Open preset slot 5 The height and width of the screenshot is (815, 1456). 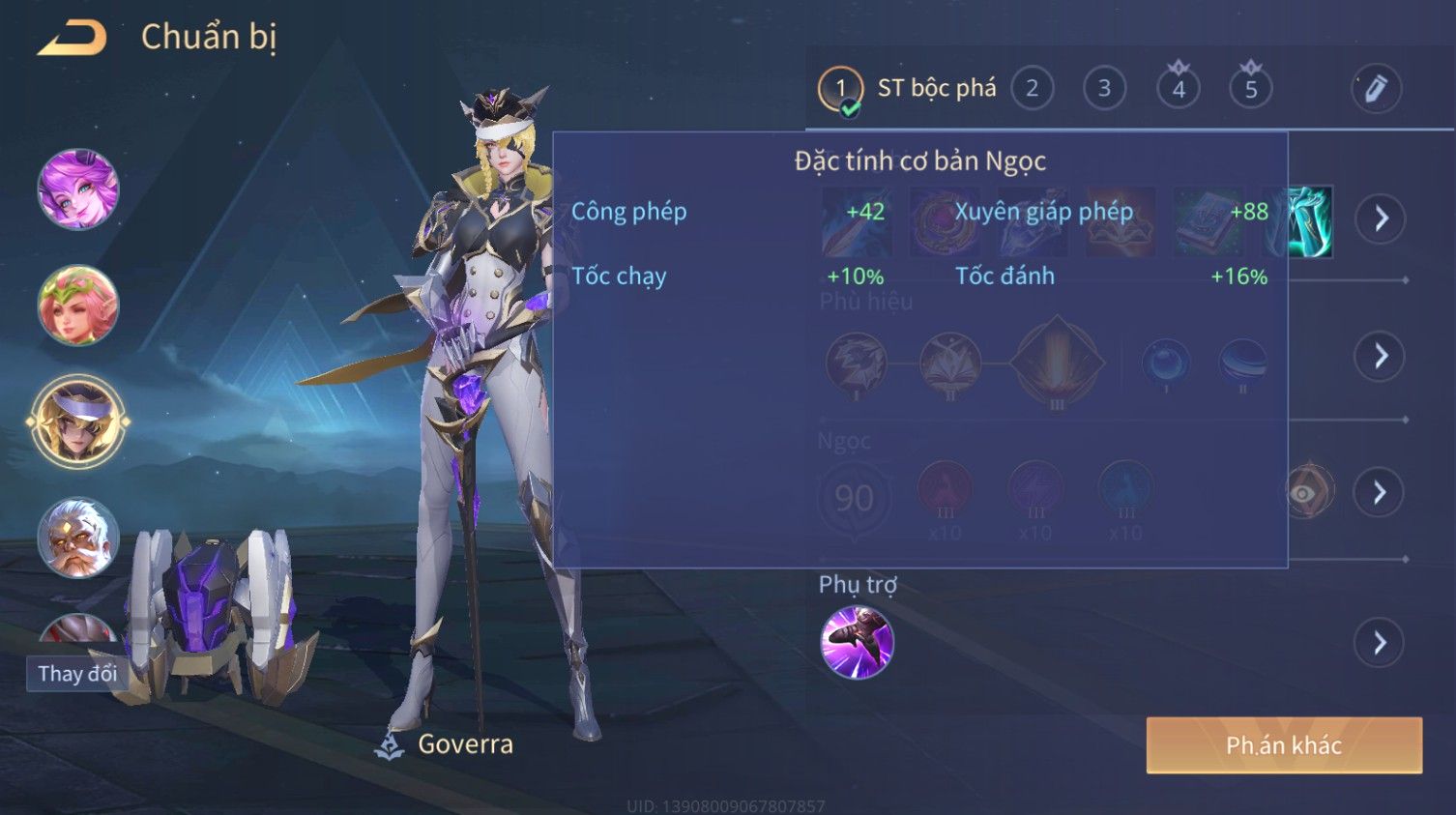1250,89
